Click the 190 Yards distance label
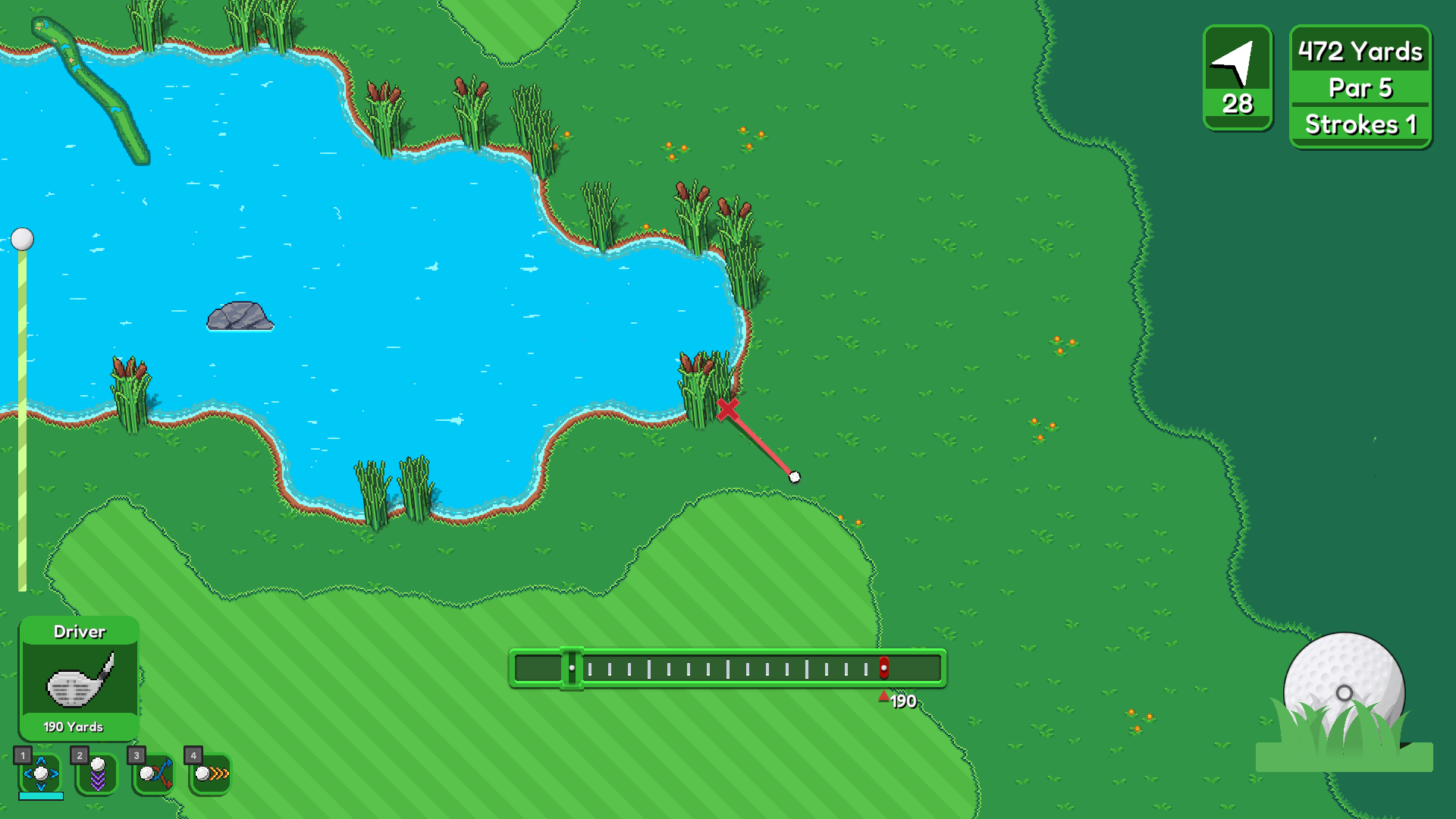The image size is (1456, 819). coord(73,726)
